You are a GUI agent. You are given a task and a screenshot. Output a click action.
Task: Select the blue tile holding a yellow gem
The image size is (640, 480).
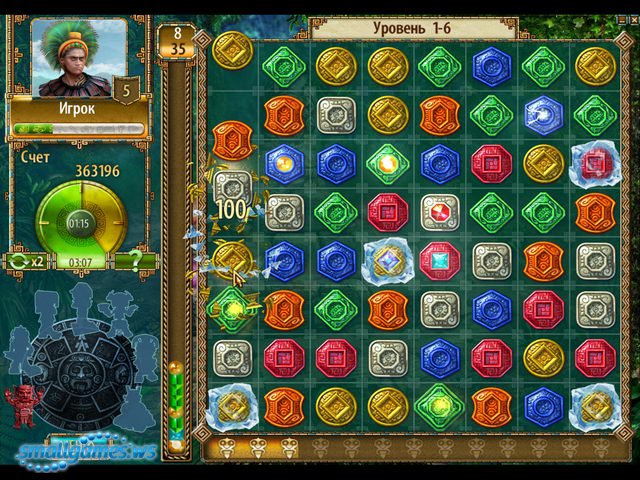point(284,162)
